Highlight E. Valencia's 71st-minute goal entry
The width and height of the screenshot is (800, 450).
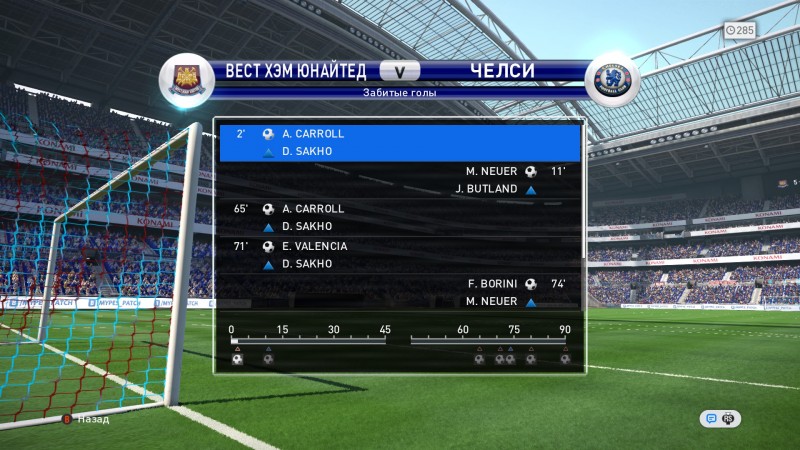[400, 254]
